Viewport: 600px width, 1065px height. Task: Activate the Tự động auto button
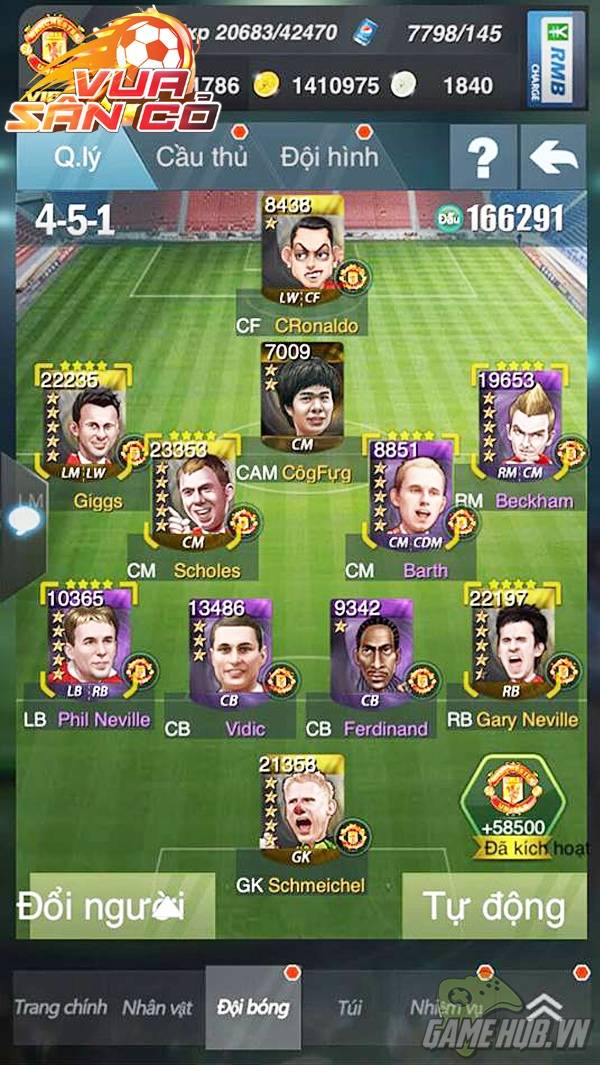click(x=492, y=906)
